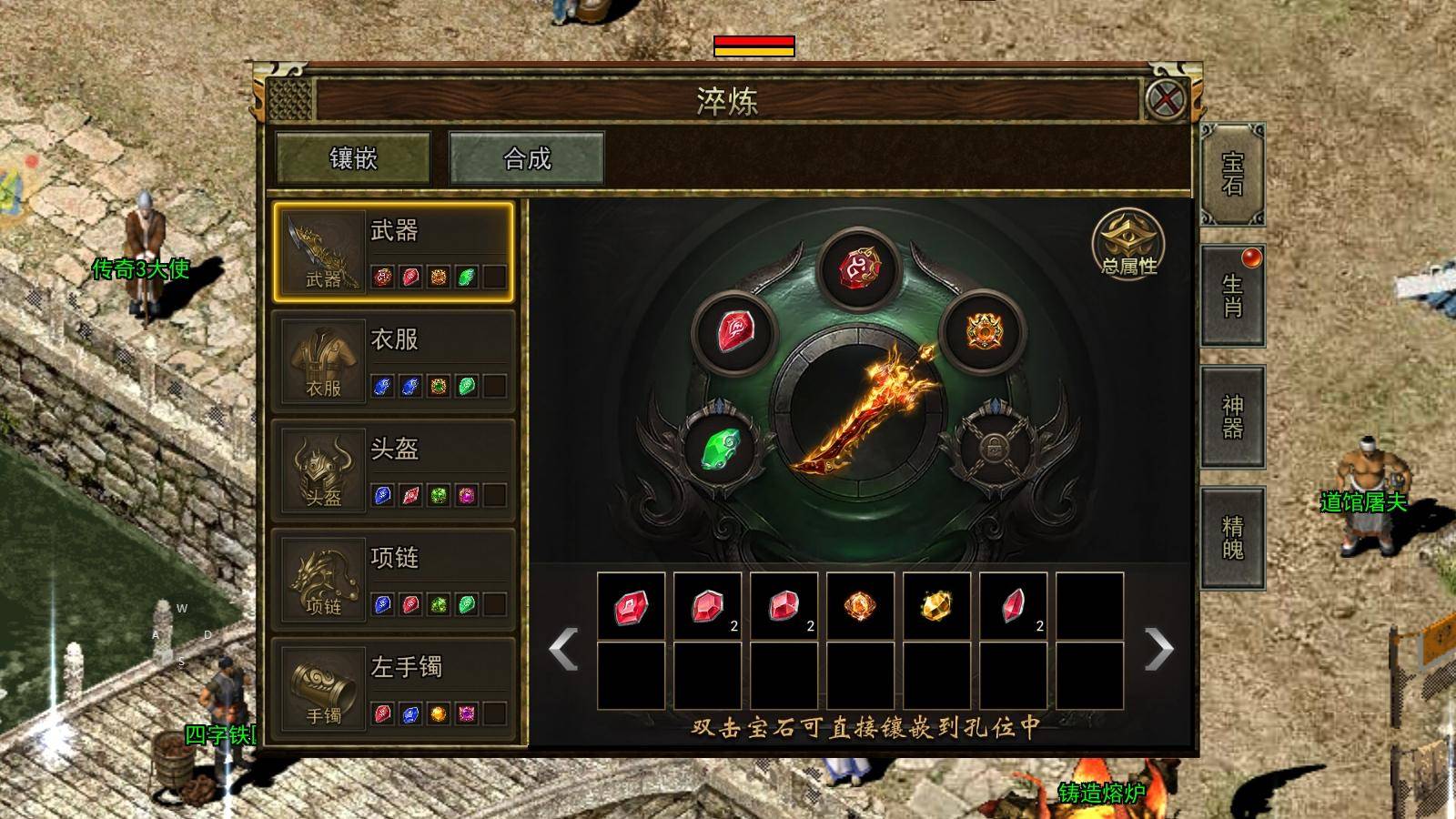Viewport: 1456px width, 819px height.
Task: Click the 神器 panel button
Action: point(1233,419)
